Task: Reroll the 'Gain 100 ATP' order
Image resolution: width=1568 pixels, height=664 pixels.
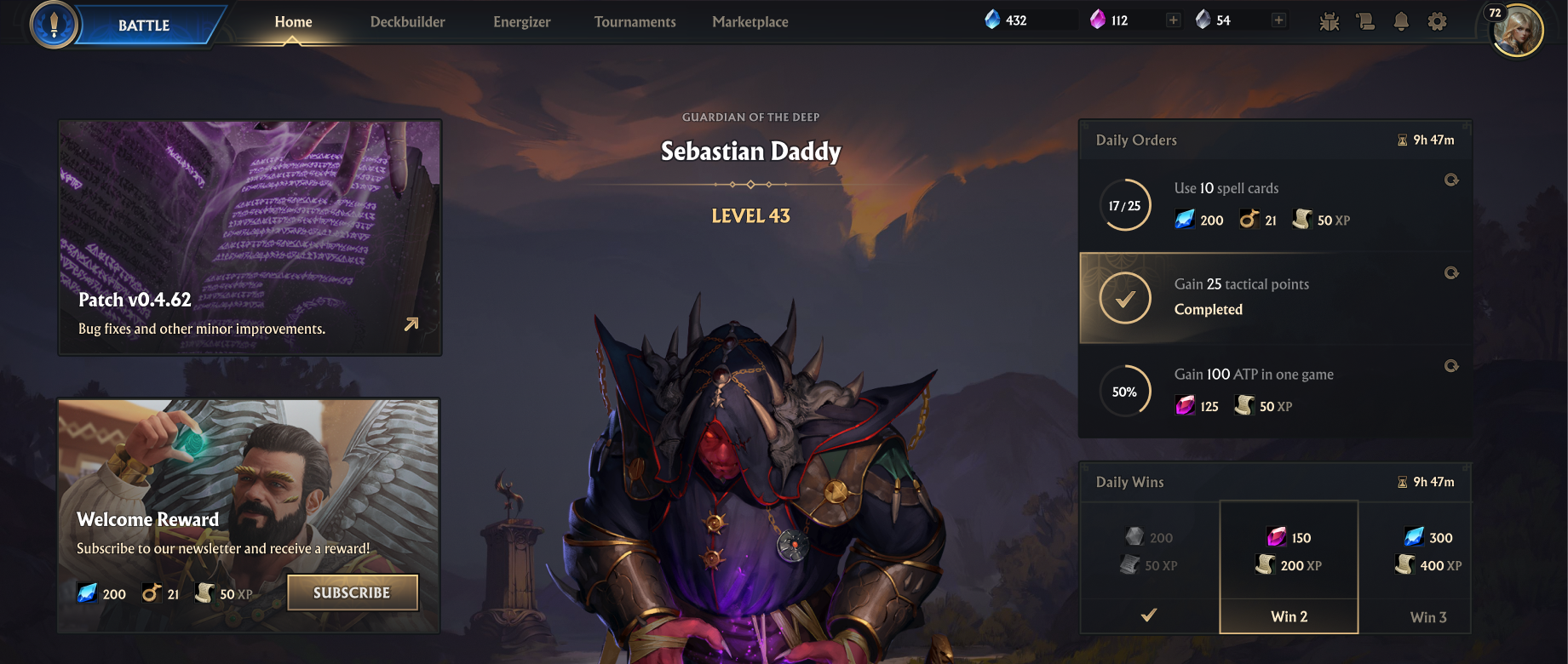Action: pos(1451,366)
